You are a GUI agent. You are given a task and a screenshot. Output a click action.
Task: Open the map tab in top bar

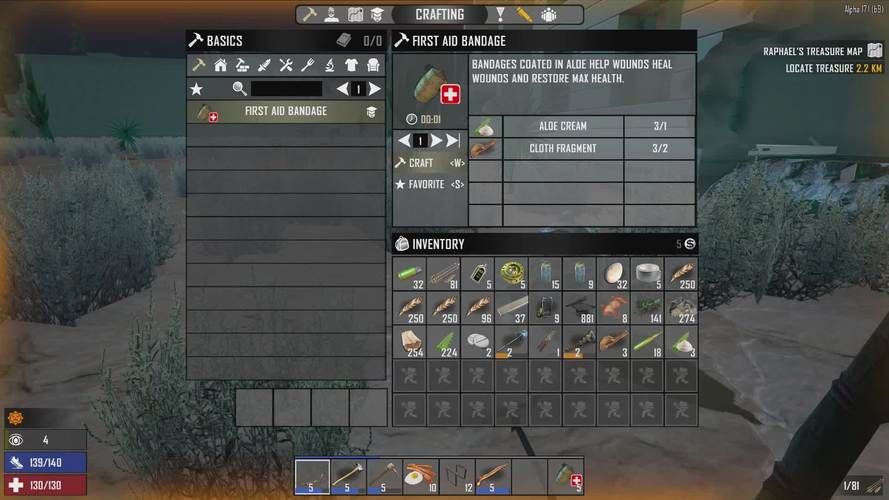coord(355,15)
